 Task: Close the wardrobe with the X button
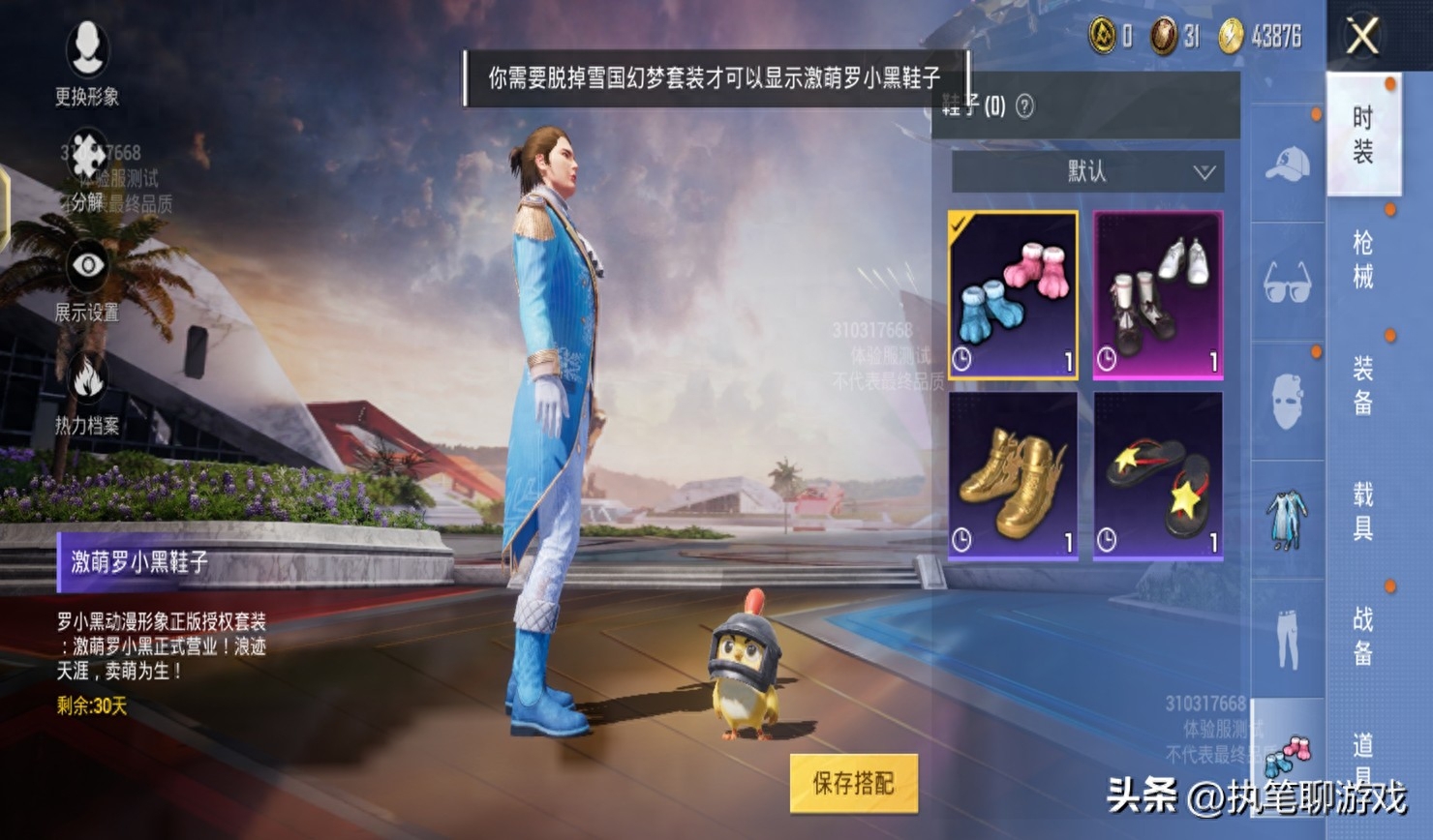[1362, 38]
